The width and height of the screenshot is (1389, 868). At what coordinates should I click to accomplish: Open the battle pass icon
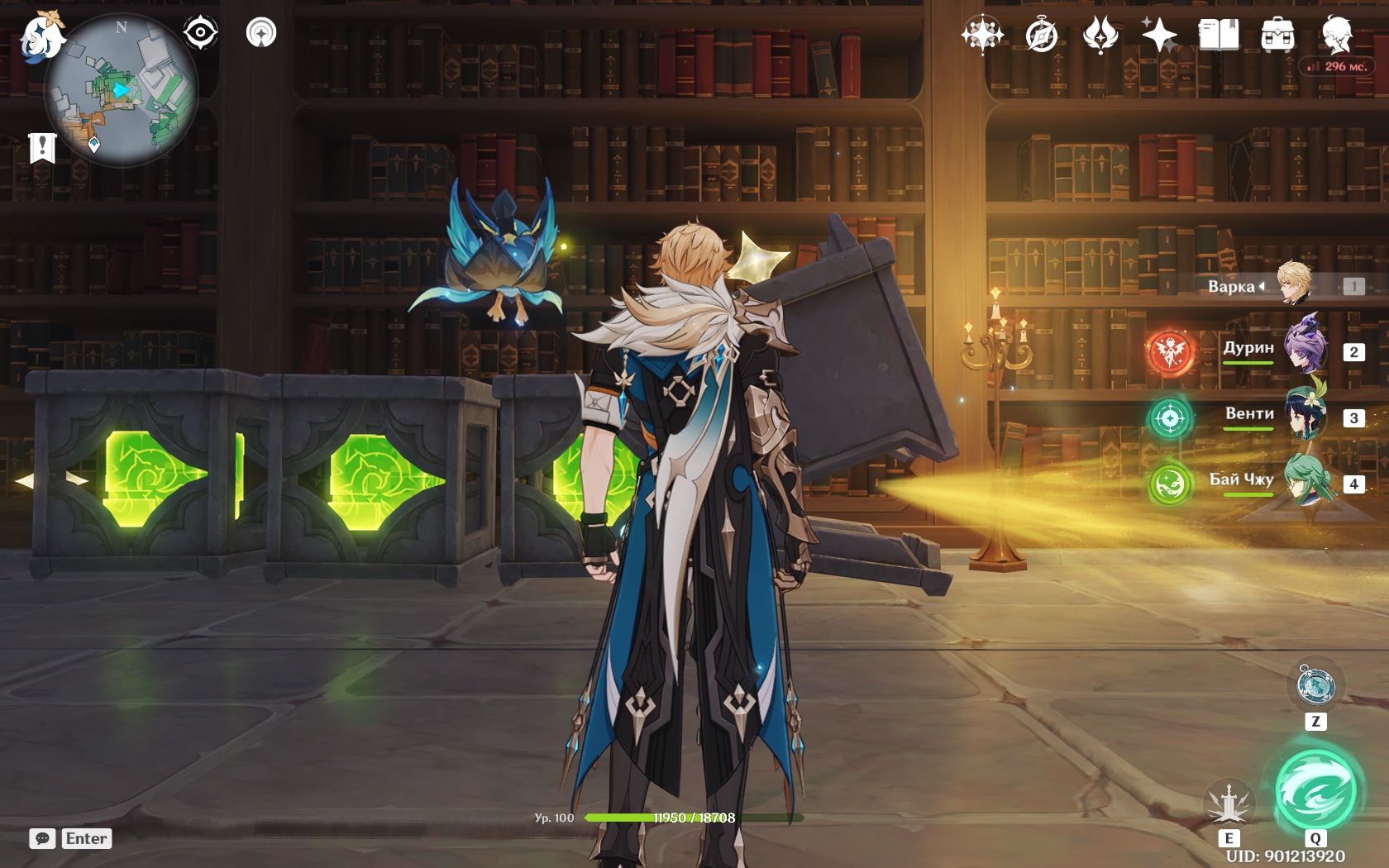(1100, 36)
